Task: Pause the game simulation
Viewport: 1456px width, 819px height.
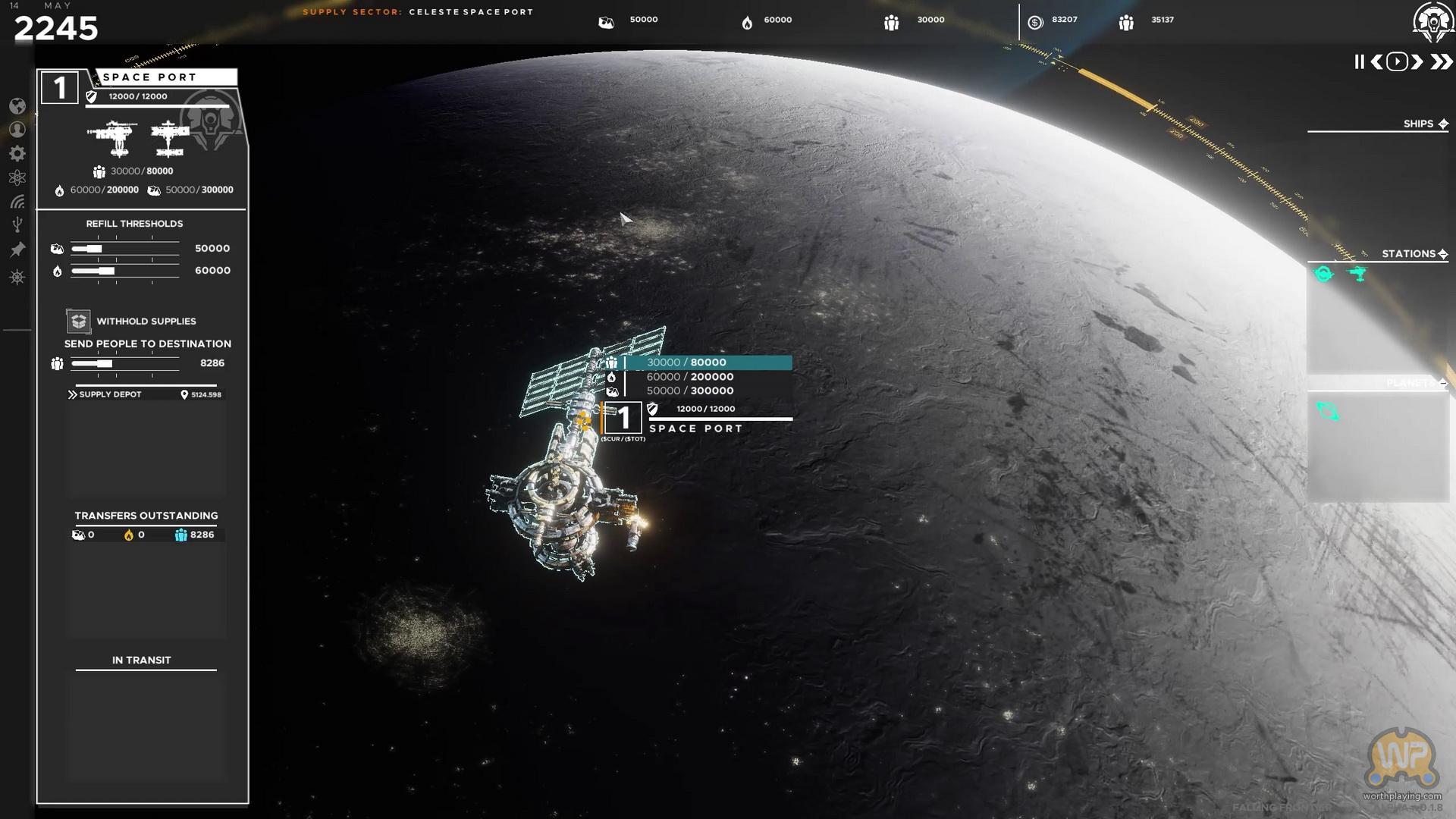Action: tap(1359, 62)
